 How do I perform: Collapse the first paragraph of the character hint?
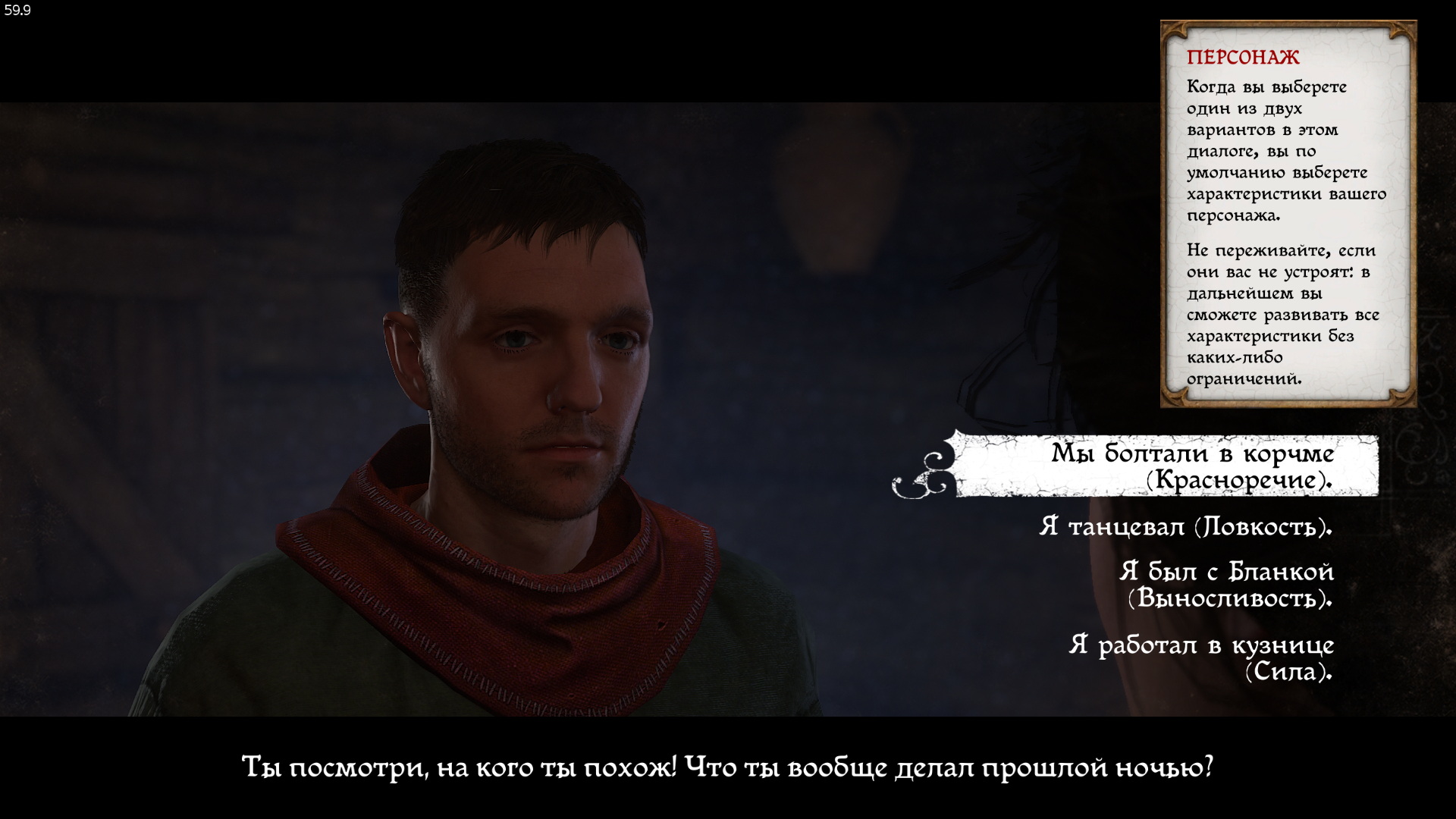click(1282, 152)
